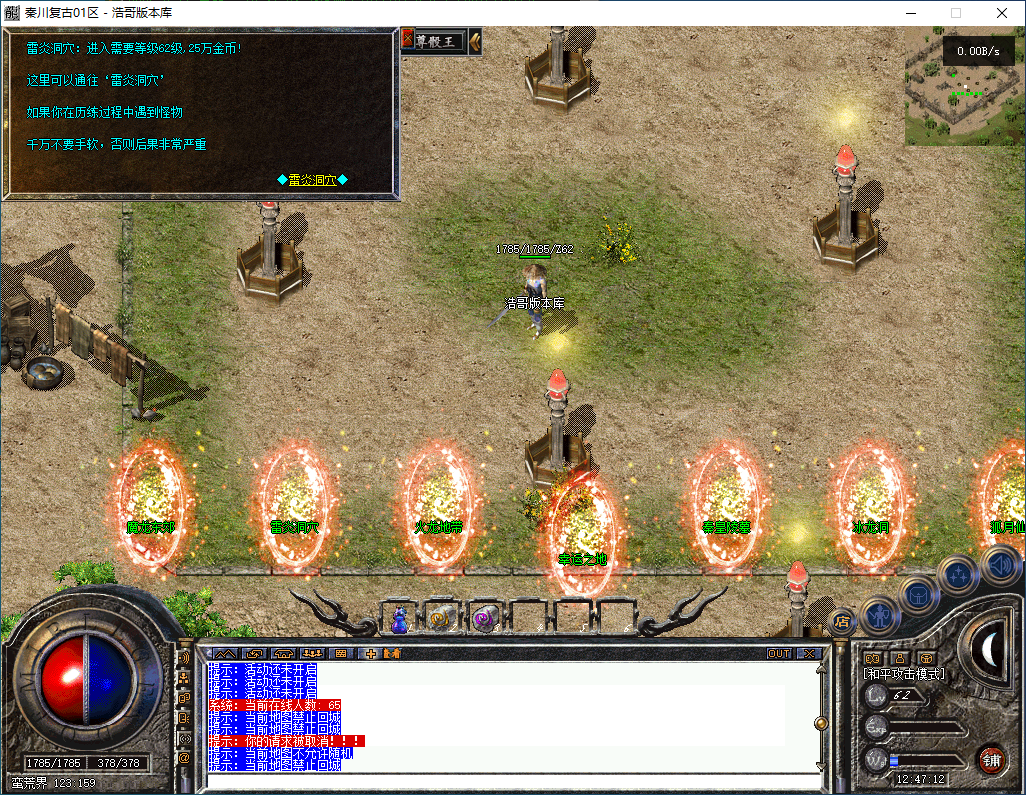Screen dimensions: 1026x795
Task: Close the NPC dialogue with red X
Action: pyautogui.click(x=408, y=40)
